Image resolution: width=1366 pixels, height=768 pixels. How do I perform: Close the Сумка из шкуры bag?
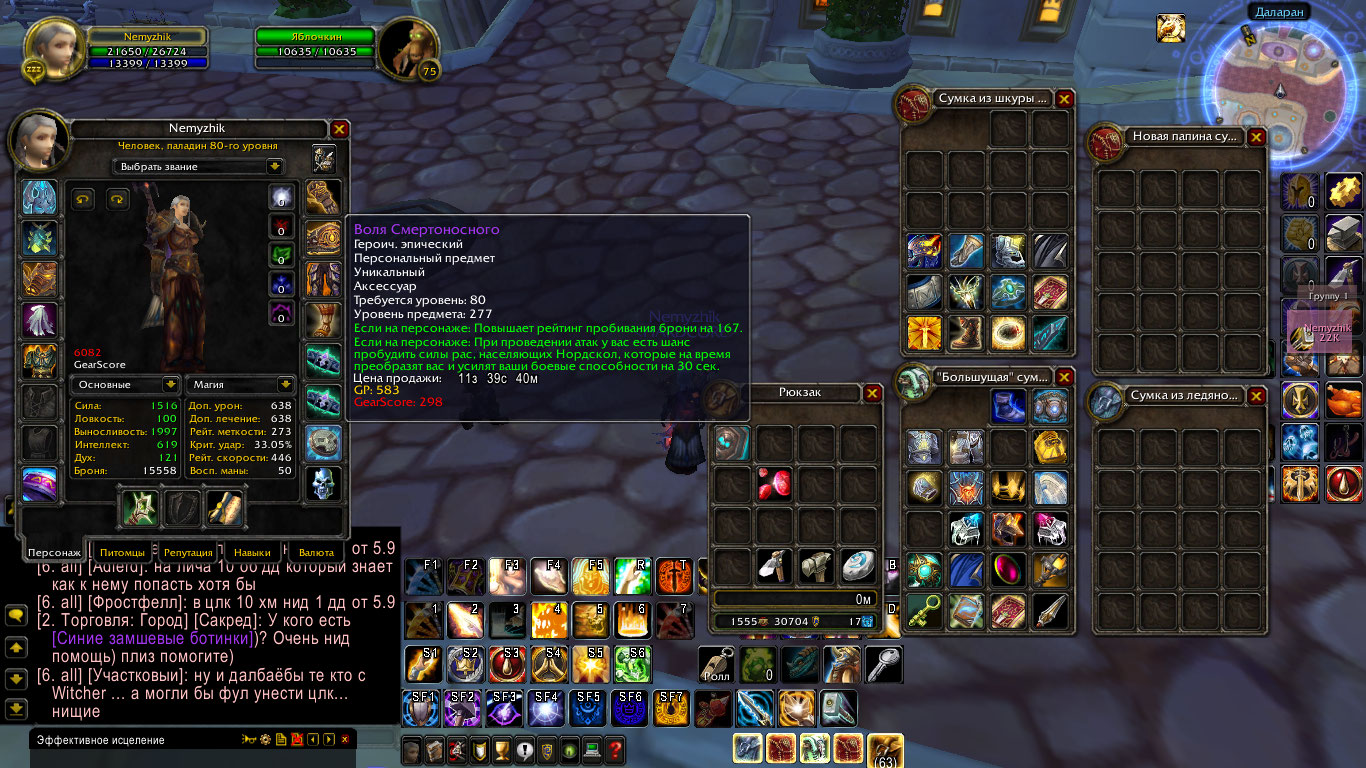(x=1064, y=99)
